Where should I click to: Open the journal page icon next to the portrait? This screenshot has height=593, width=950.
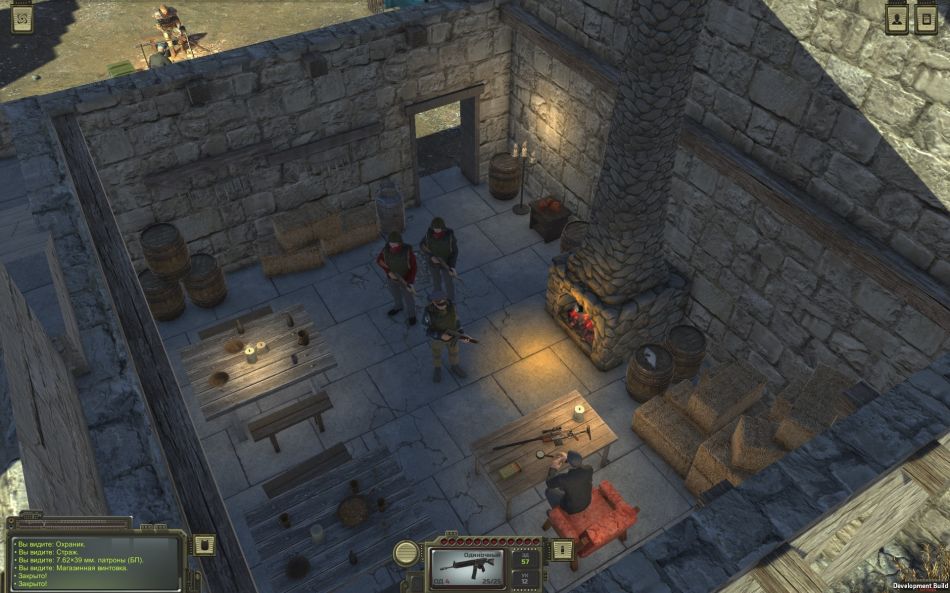[x=926, y=20]
